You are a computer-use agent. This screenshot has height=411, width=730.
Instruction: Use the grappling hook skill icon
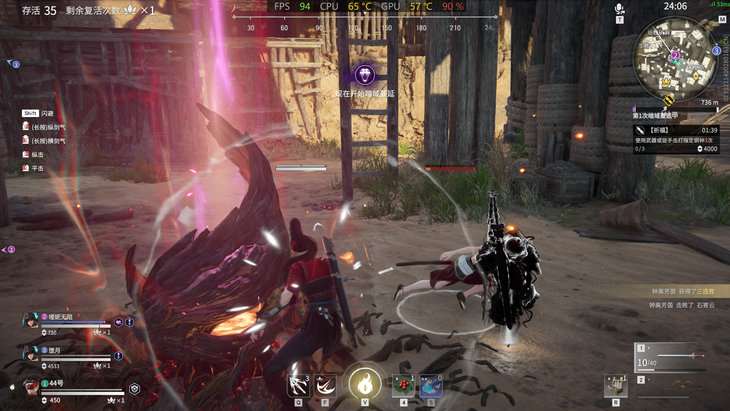(x=297, y=383)
